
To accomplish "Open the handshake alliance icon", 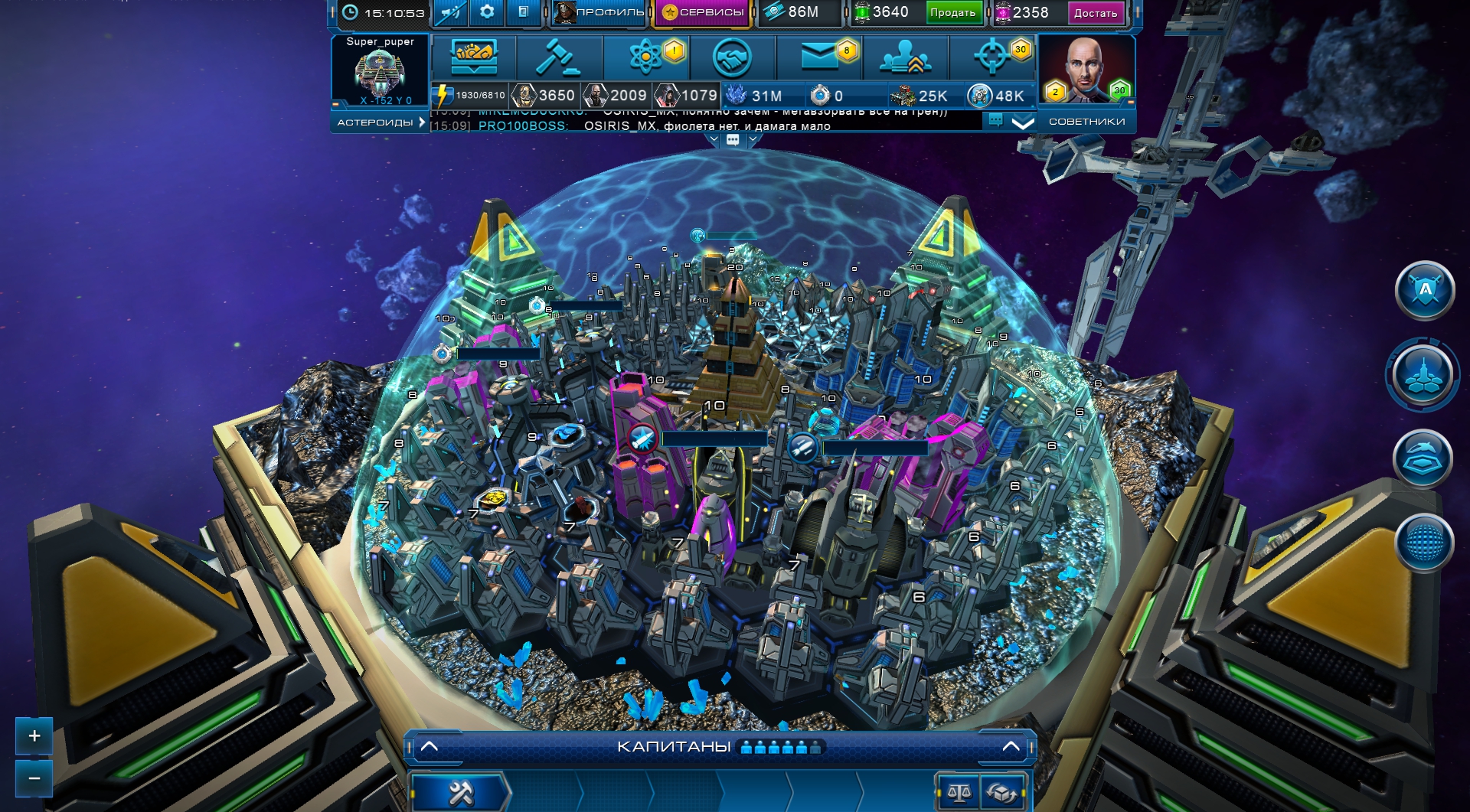I will (732, 57).
